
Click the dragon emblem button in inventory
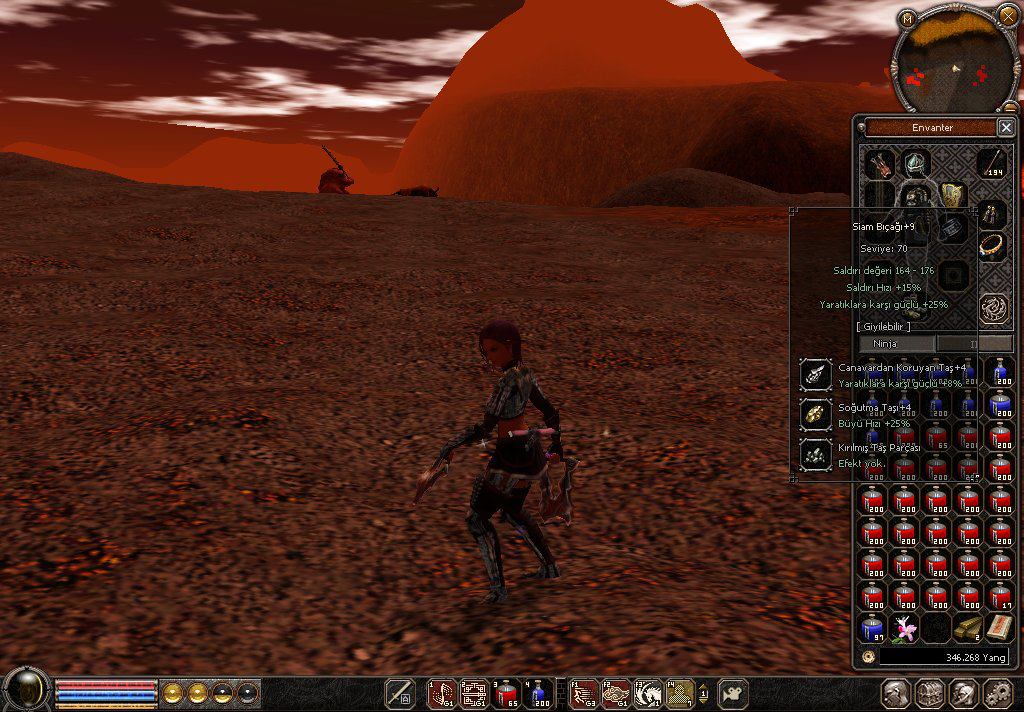[x=992, y=307]
